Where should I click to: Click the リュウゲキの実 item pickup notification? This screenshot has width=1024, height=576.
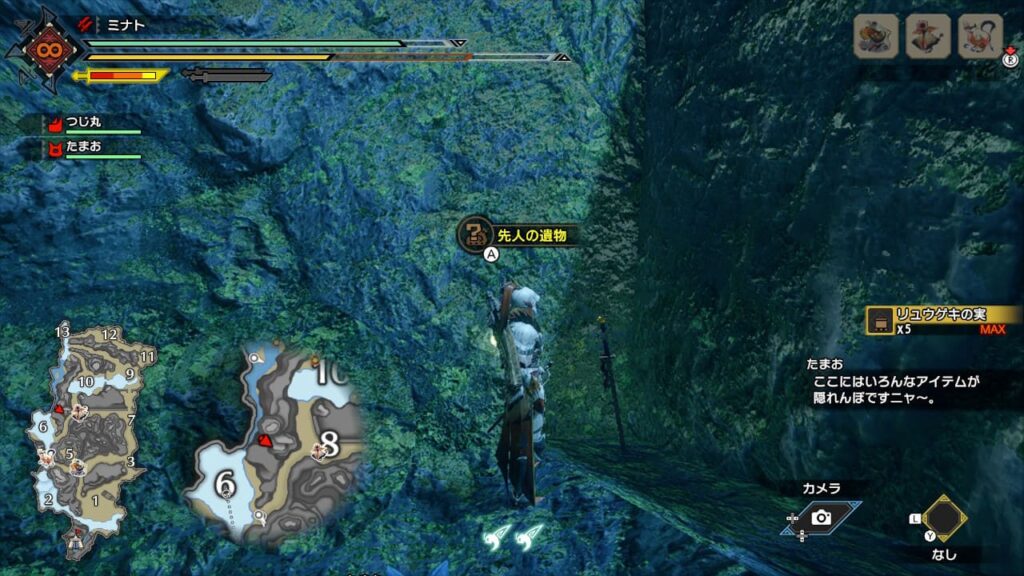pyautogui.click(x=943, y=319)
